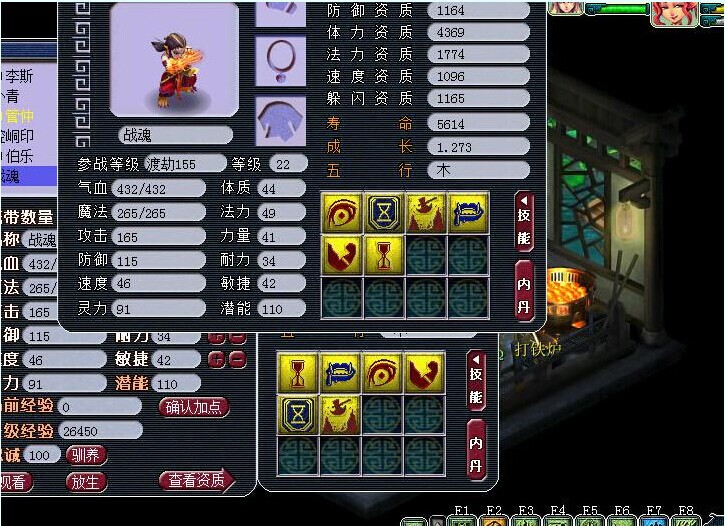Screen dimensions: 725x526
Task: Pick the blue-framed hourglass skill in the upper grid
Action: (x=384, y=214)
